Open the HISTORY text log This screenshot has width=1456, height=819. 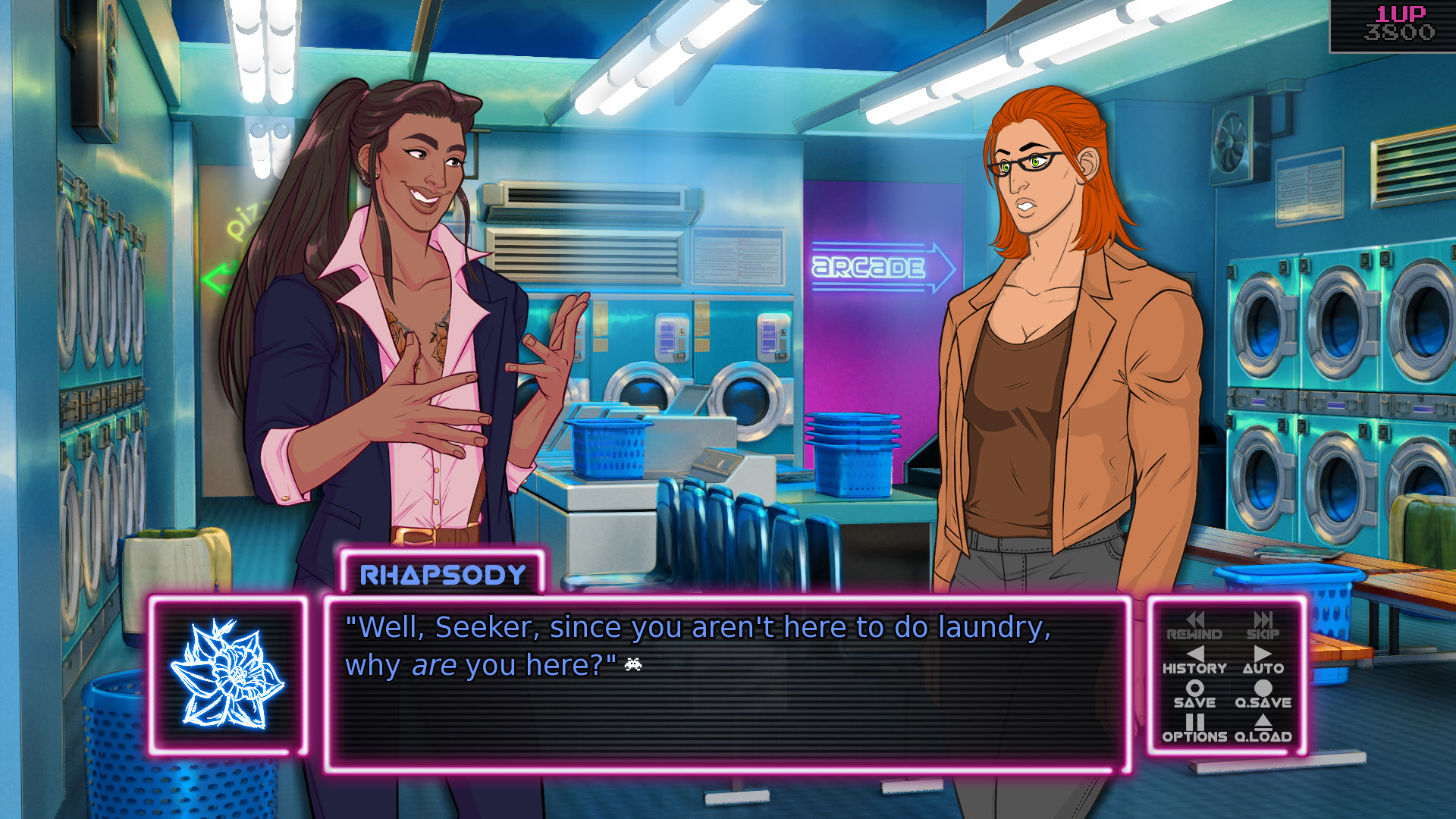click(1195, 669)
